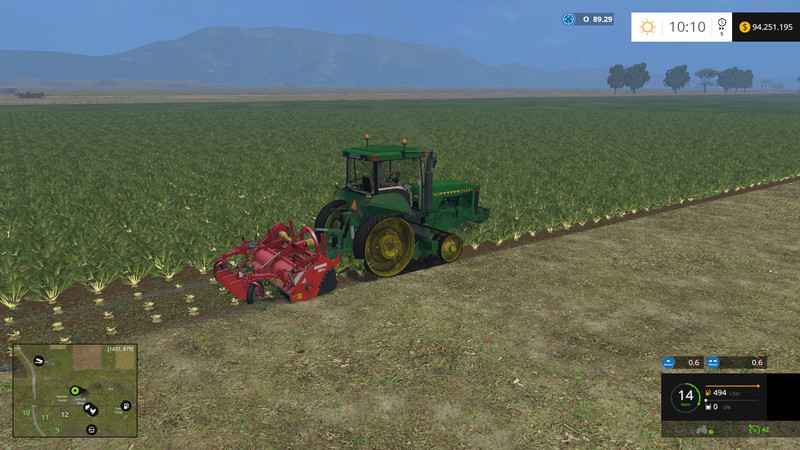This screenshot has width=800, height=450.
Task: Select the fuel station marker on minimap
Action: point(125,406)
